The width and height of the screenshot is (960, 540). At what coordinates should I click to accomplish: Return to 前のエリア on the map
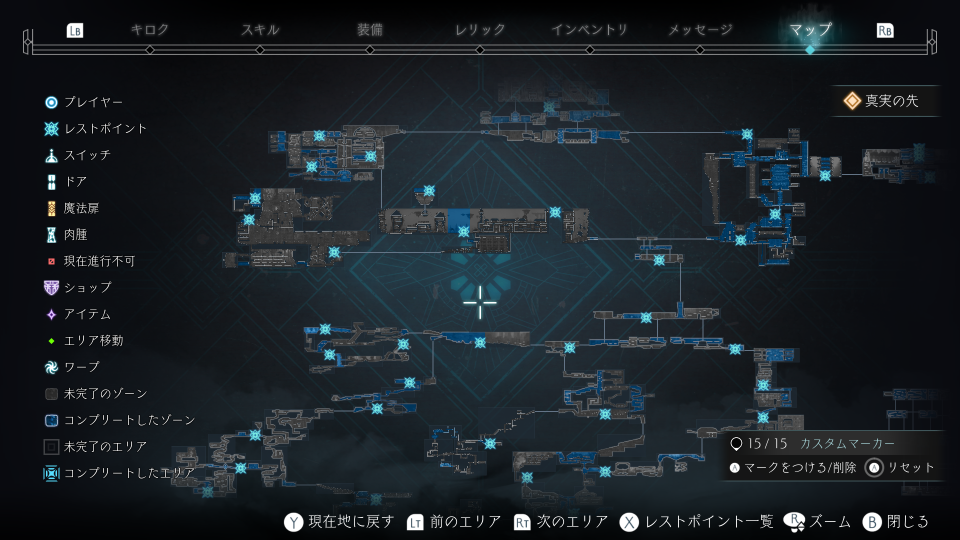click(456, 522)
